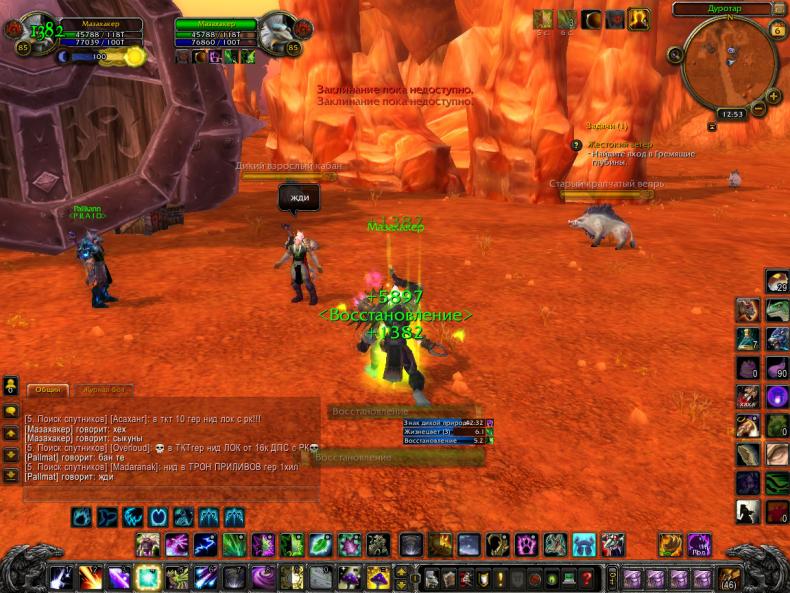Activate the highlighted glowing cyan ability slot

[149, 577]
